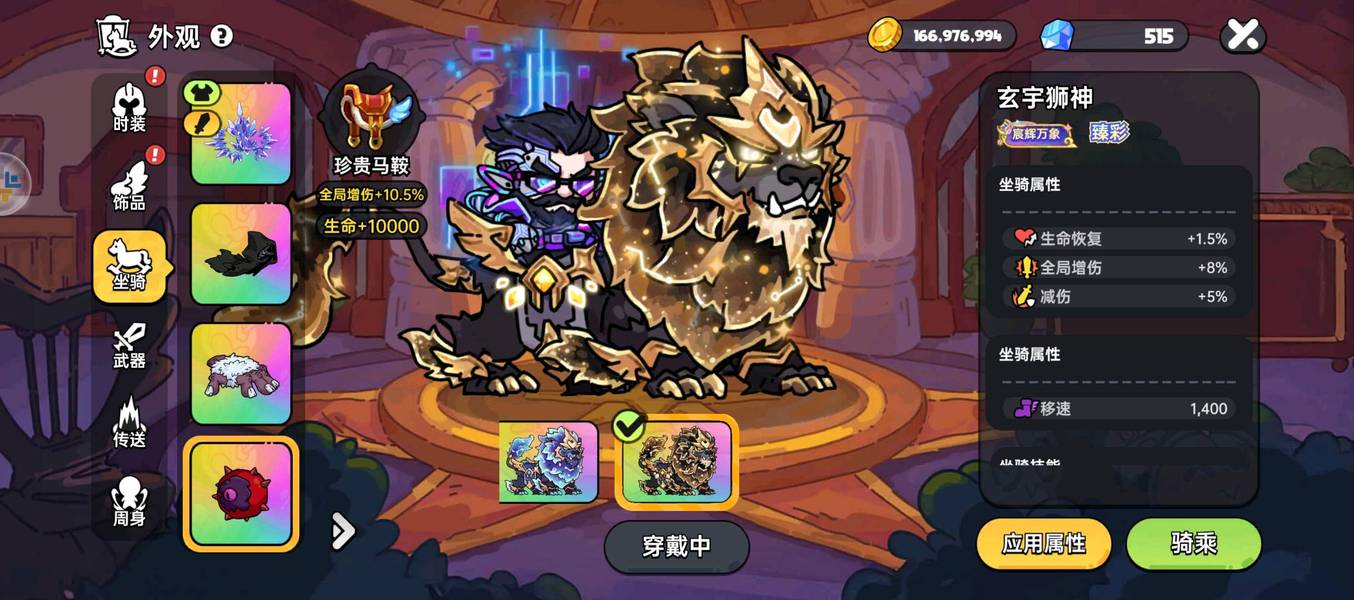Select the brown furry beast mount
Screen dimensions: 1354x600
click(241, 374)
